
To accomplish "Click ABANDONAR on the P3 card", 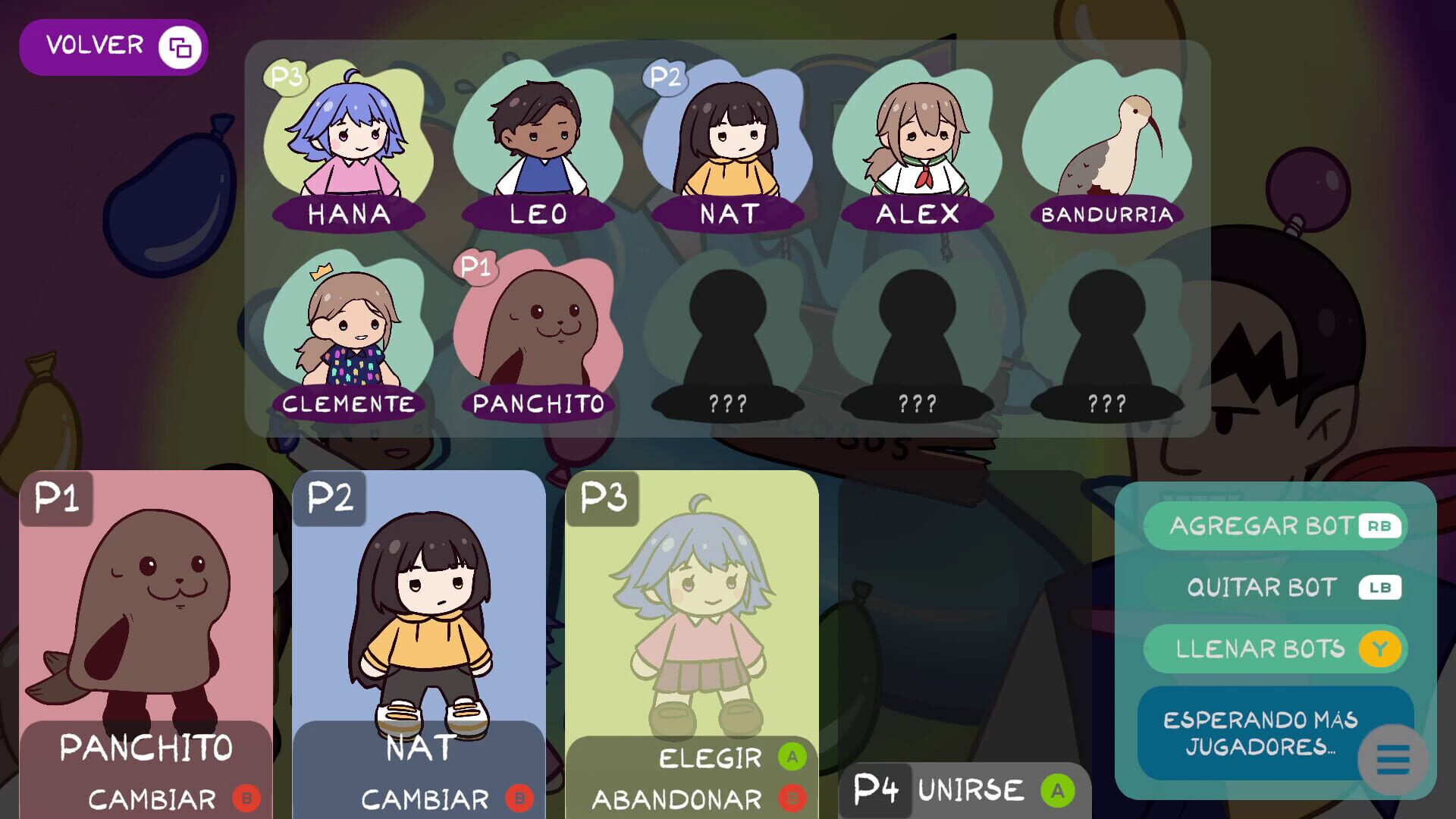I will (x=679, y=799).
